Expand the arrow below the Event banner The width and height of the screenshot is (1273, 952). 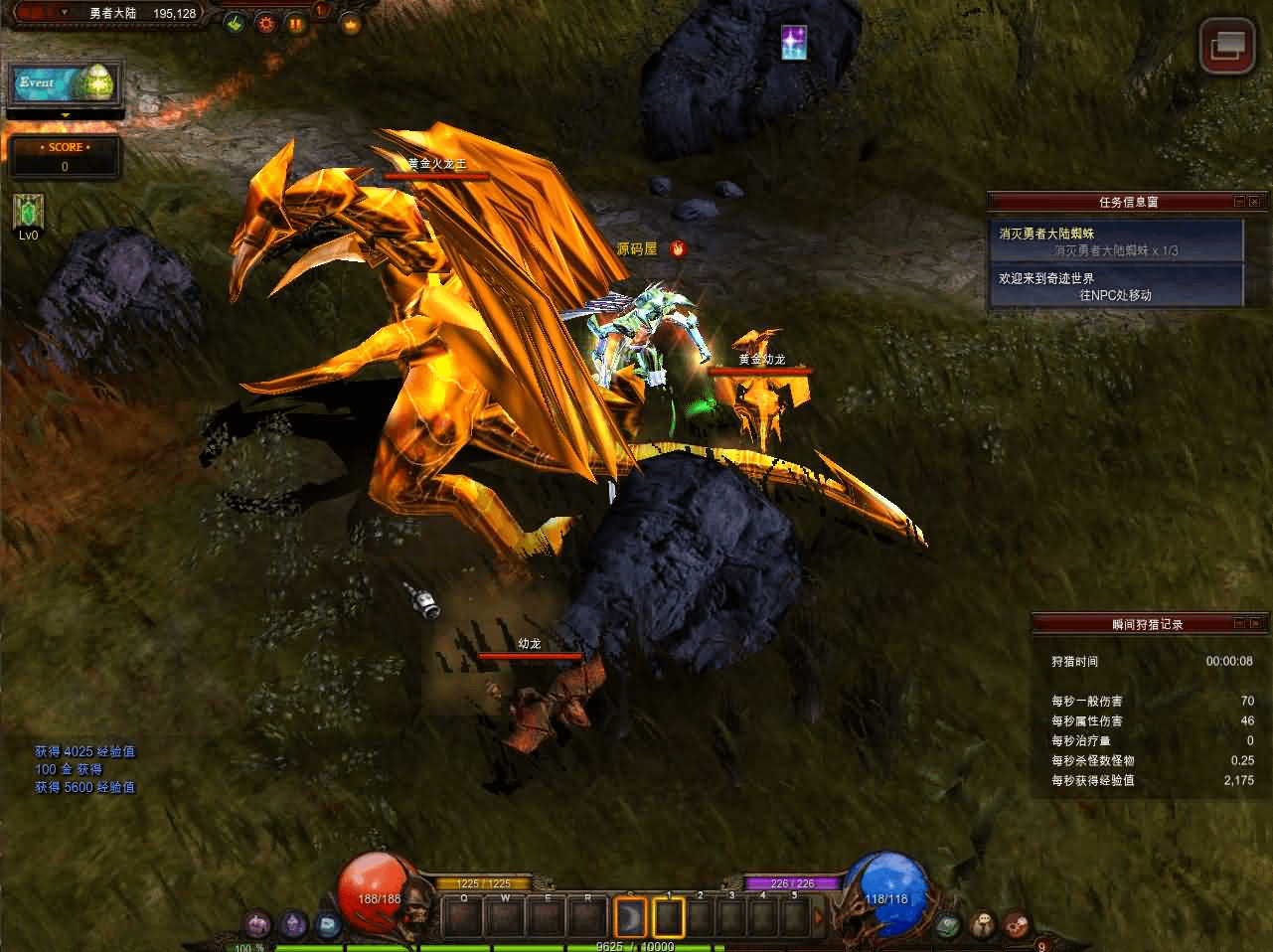(x=66, y=115)
